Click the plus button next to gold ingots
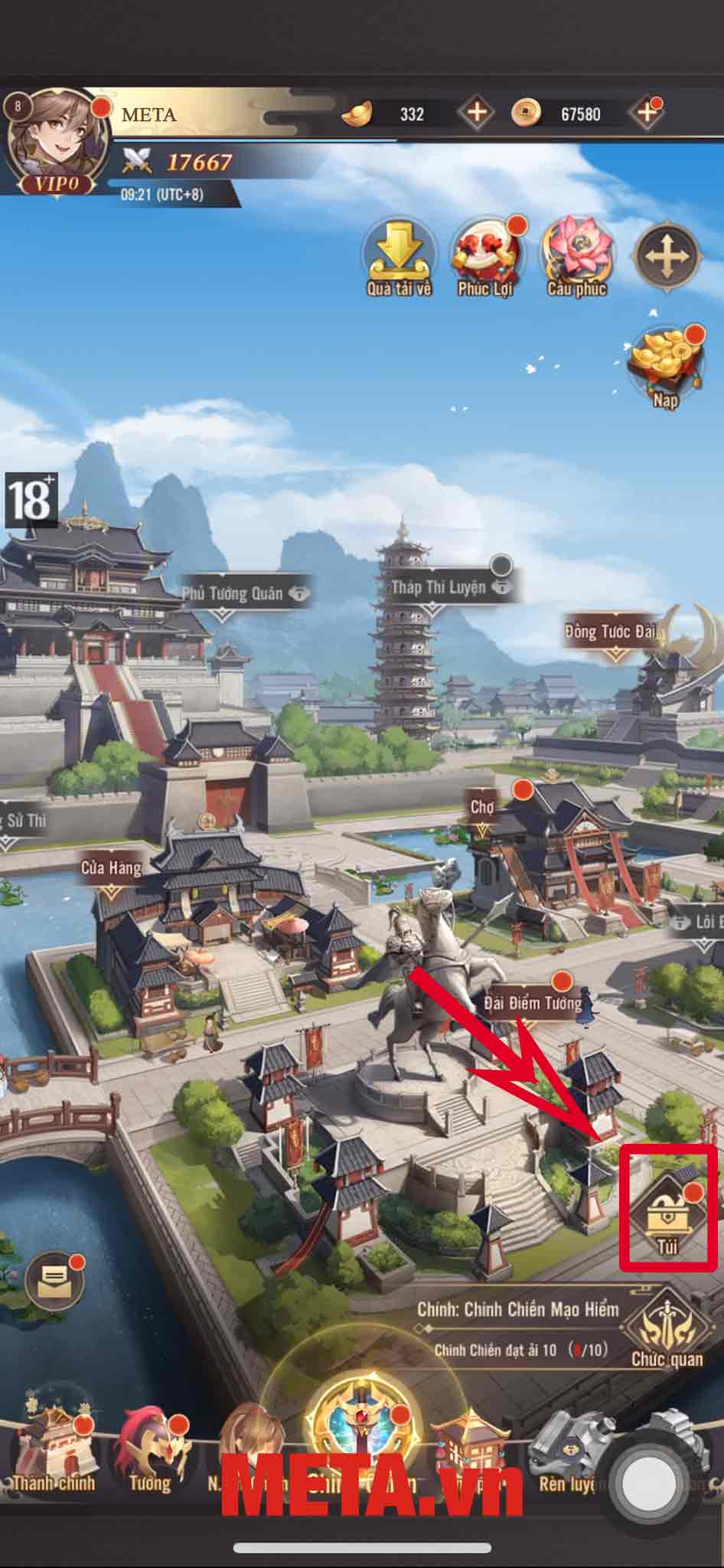 (x=476, y=113)
